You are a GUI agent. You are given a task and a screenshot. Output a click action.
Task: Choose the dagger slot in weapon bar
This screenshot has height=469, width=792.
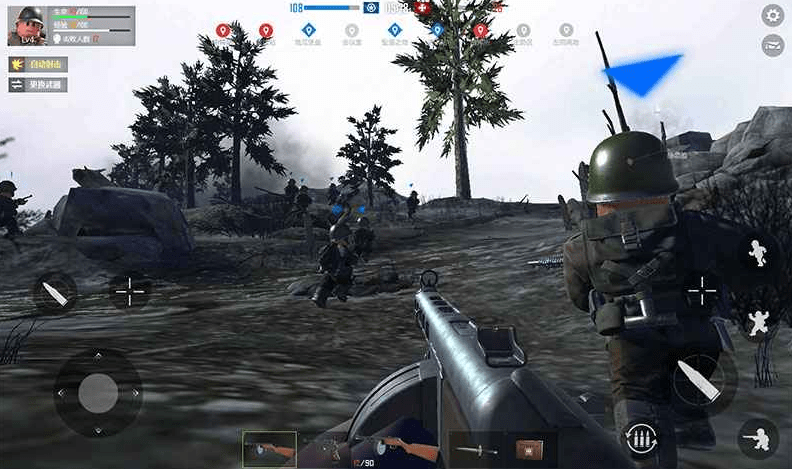click(476, 449)
